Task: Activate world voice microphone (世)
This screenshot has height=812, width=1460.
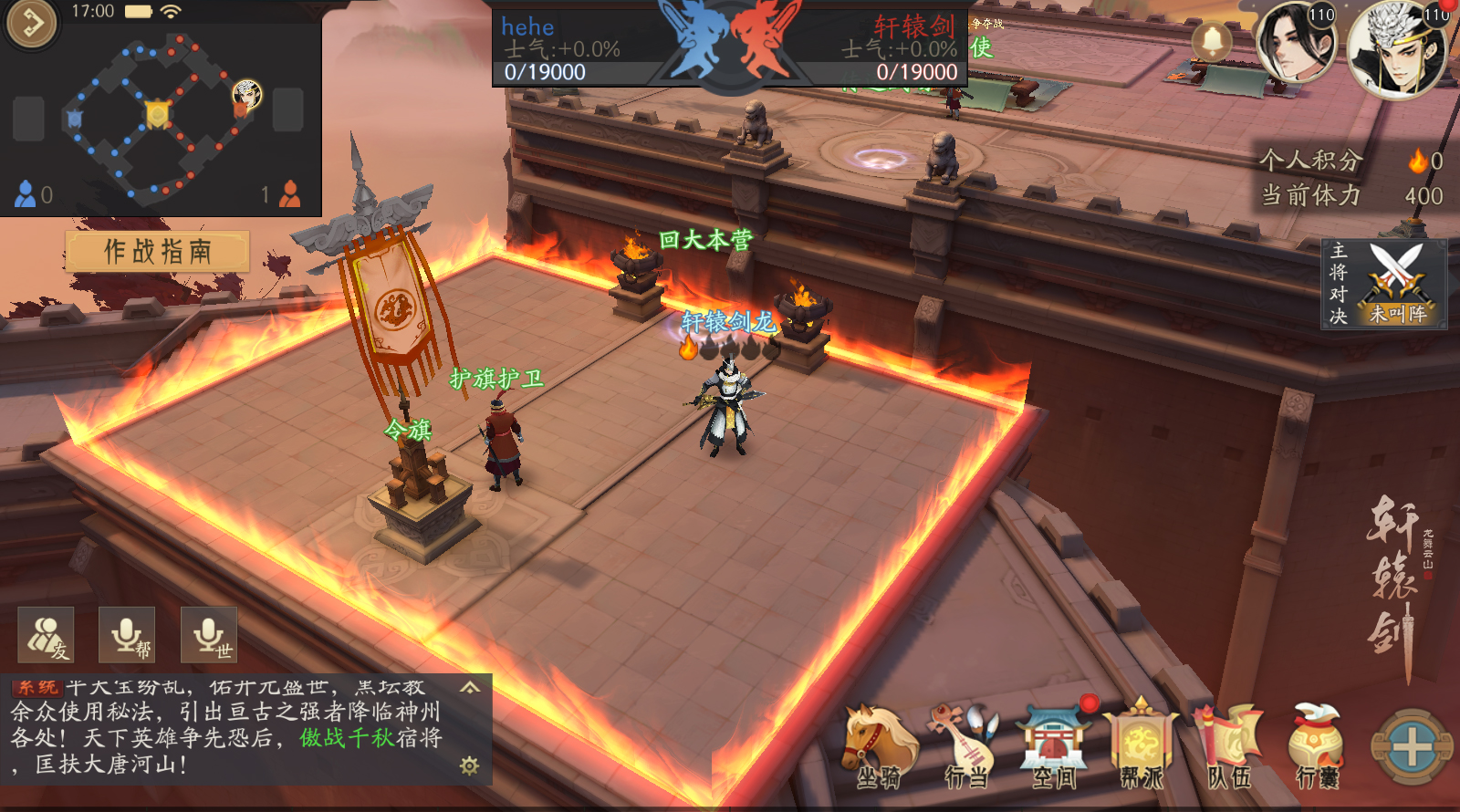Action: point(209,635)
